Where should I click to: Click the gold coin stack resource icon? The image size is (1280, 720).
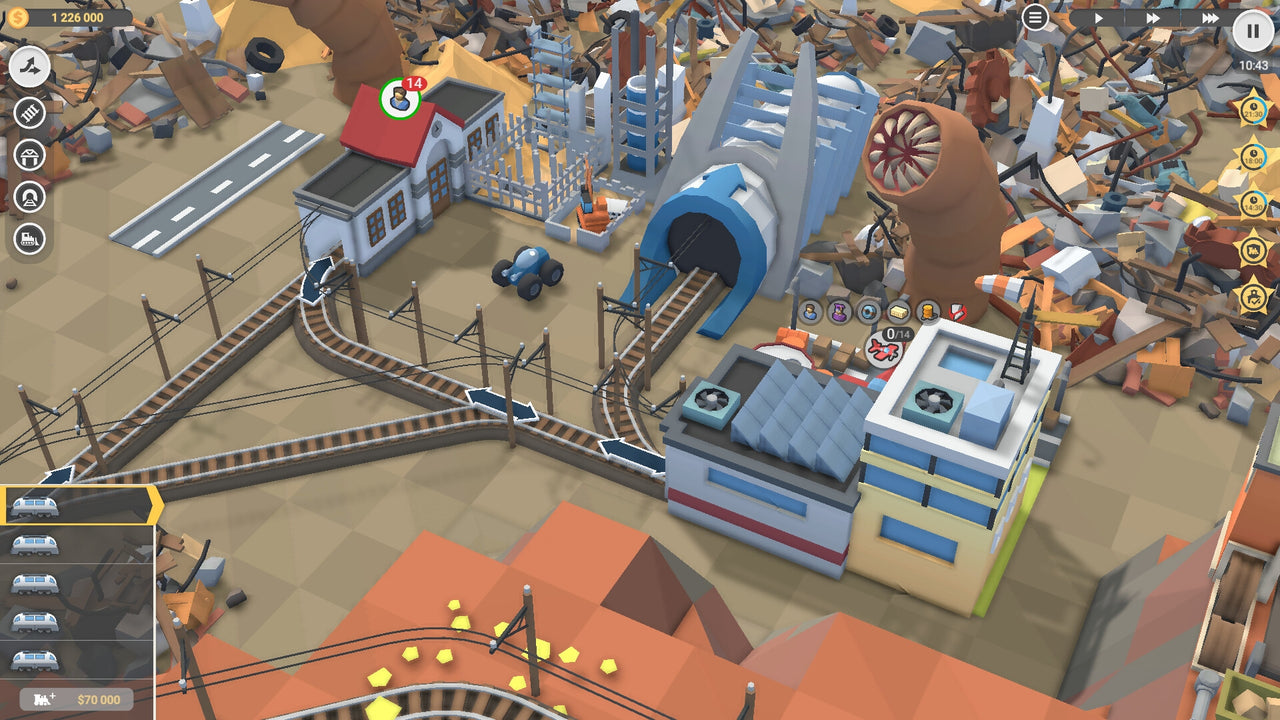(x=925, y=313)
